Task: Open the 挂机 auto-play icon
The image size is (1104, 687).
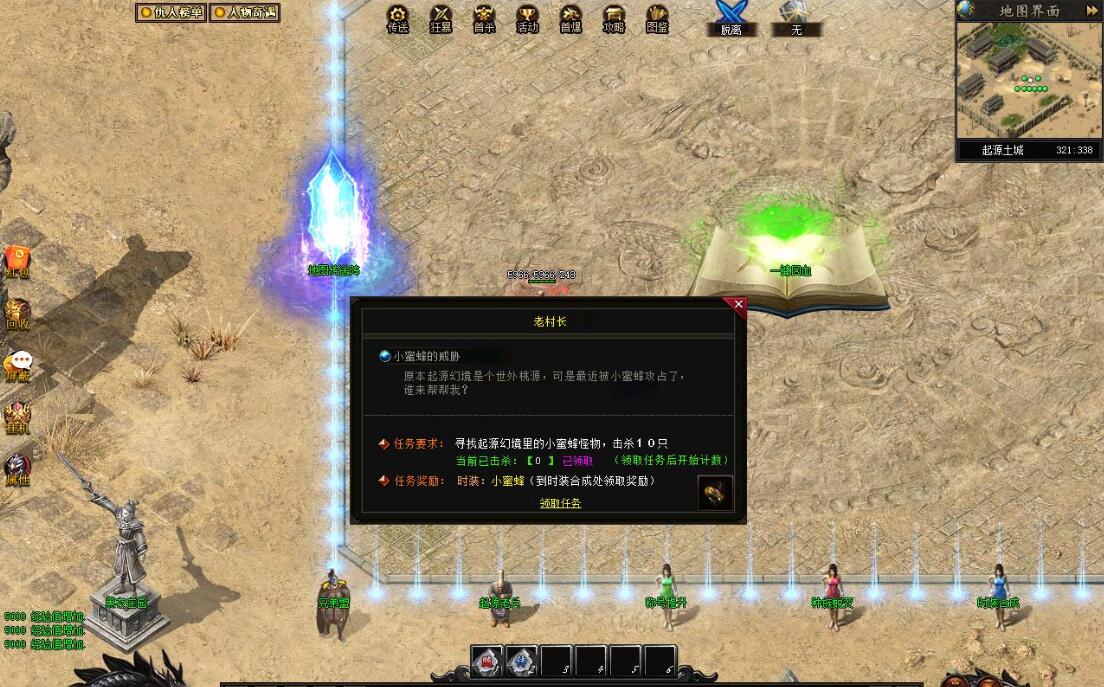Action: click(17, 416)
